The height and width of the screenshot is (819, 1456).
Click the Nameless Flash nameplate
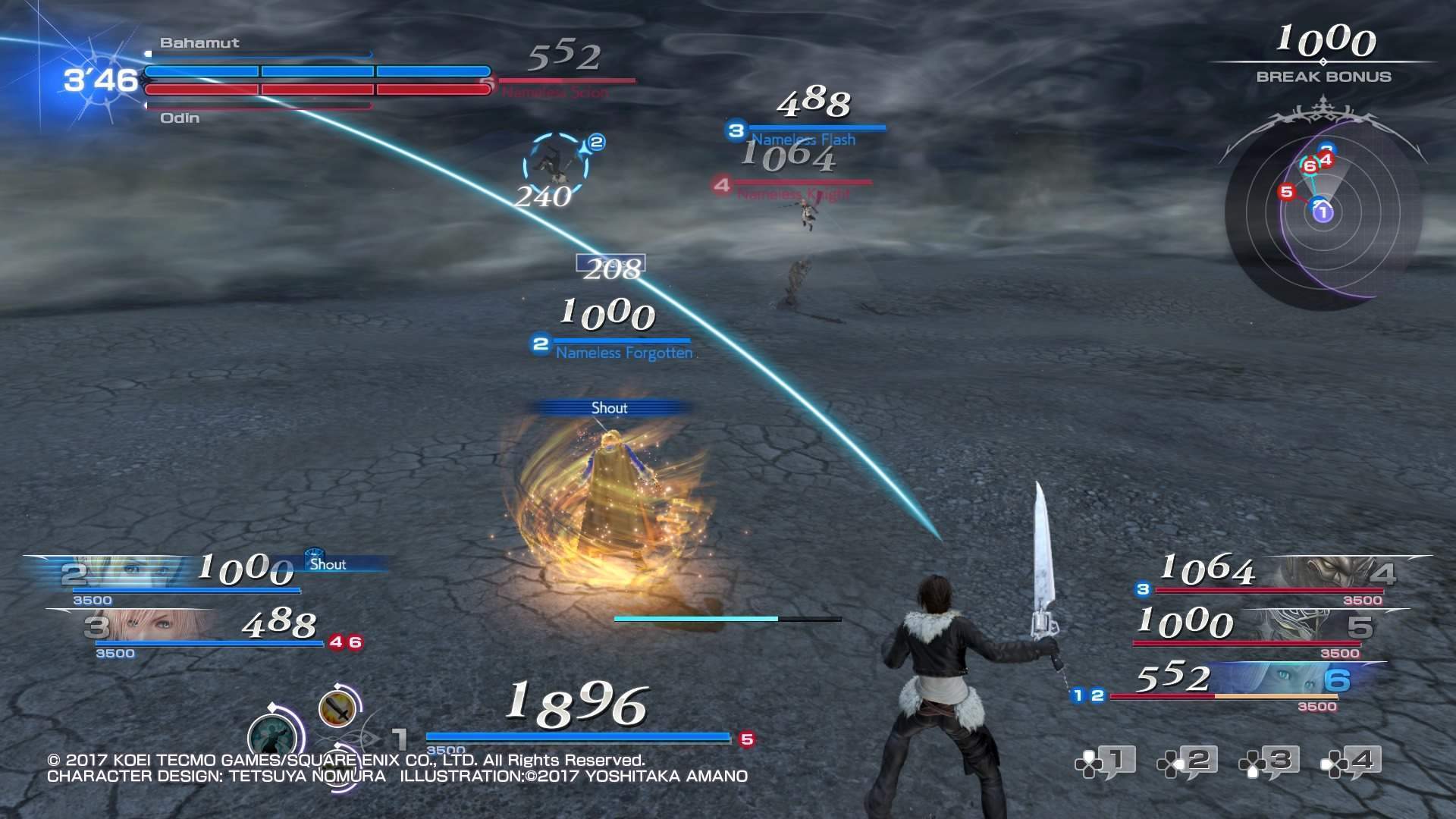(x=802, y=140)
